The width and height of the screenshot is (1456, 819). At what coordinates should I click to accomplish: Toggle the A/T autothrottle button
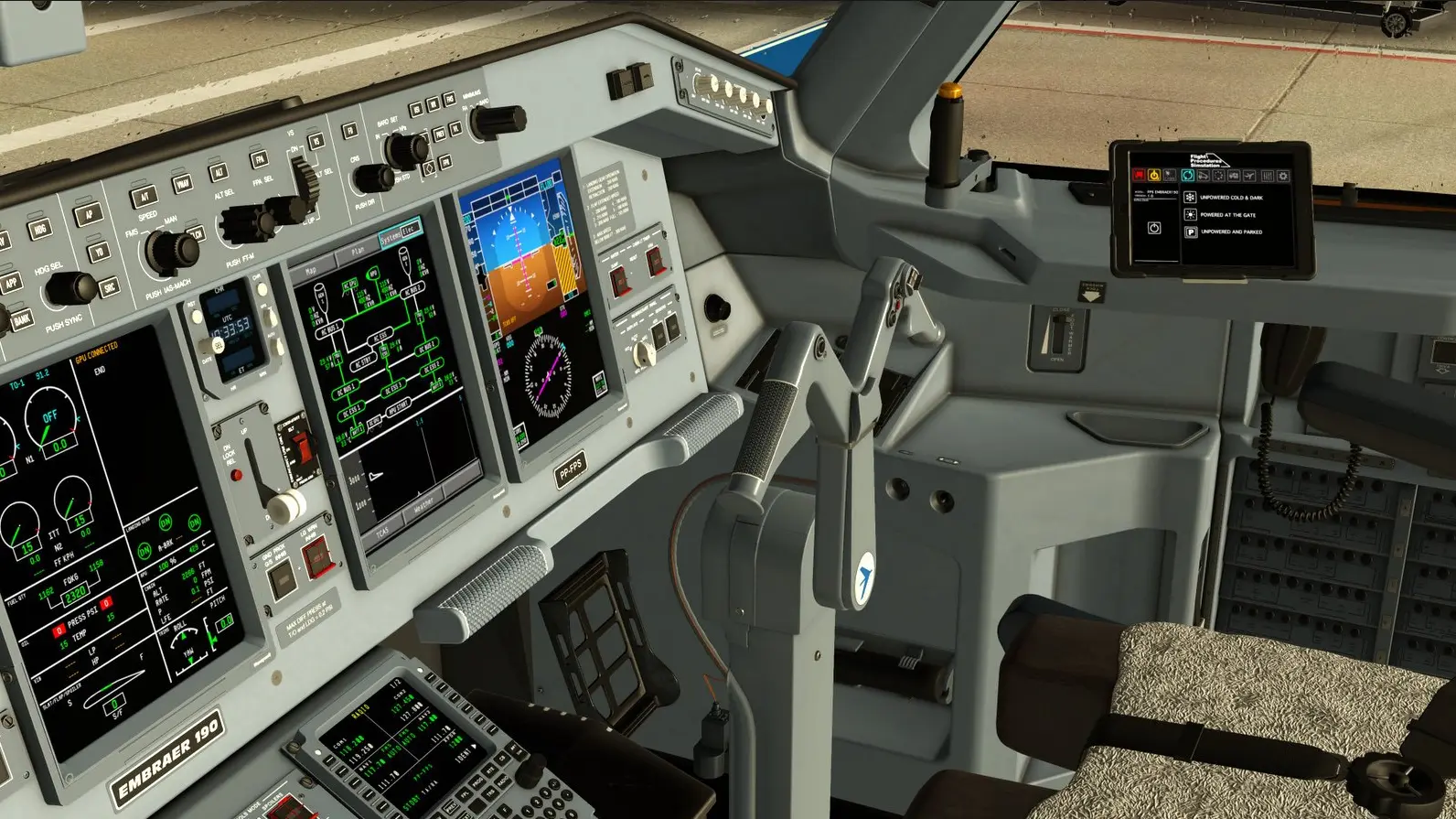[145, 195]
